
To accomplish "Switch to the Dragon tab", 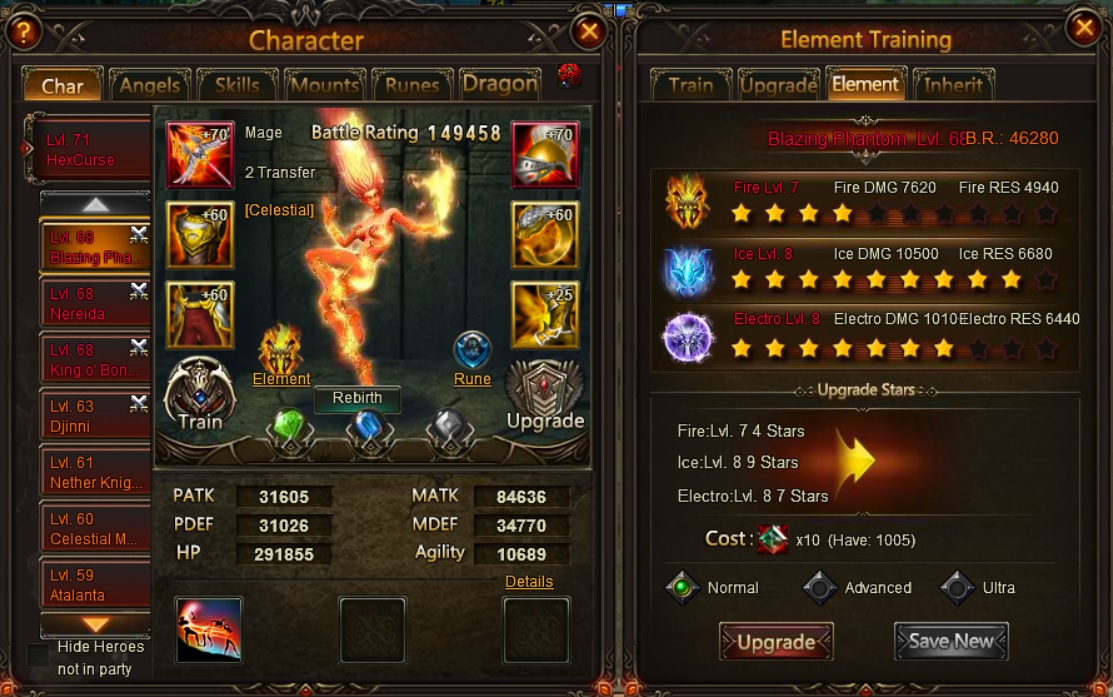I will pyautogui.click(x=500, y=85).
